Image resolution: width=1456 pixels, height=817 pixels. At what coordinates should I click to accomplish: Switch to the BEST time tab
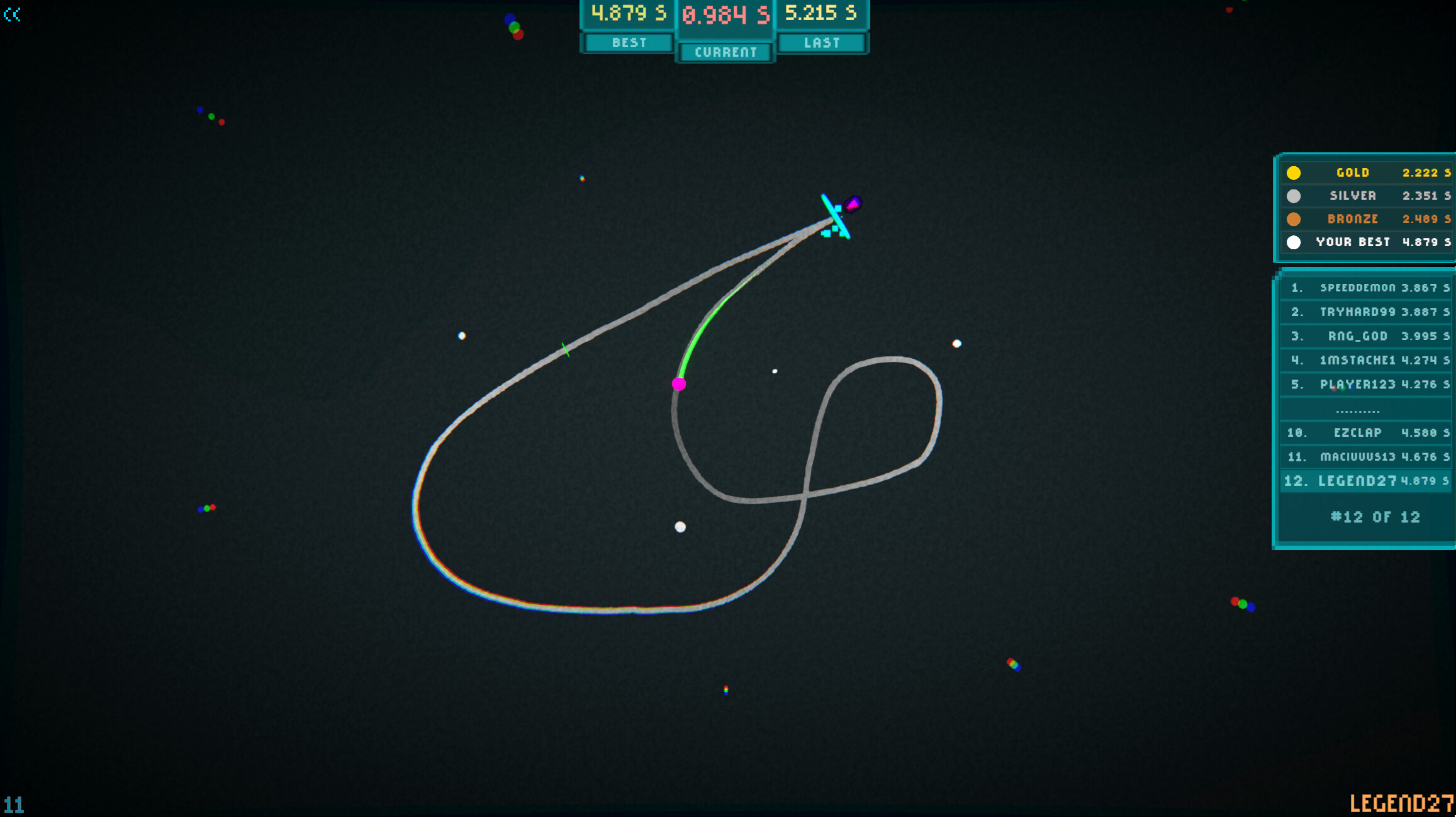(627, 43)
